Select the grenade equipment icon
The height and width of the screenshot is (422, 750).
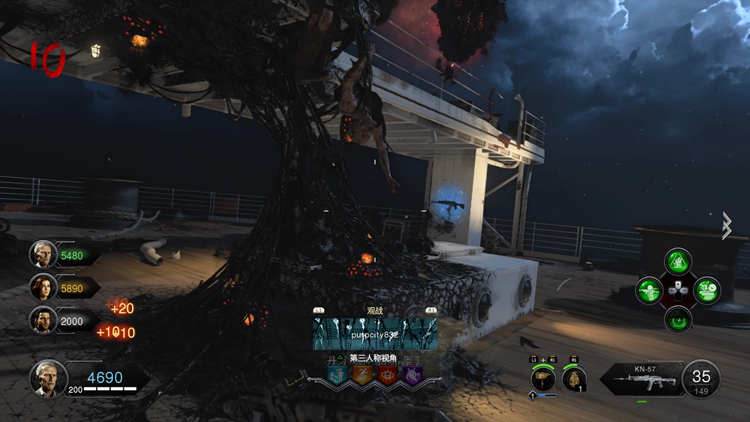575,379
